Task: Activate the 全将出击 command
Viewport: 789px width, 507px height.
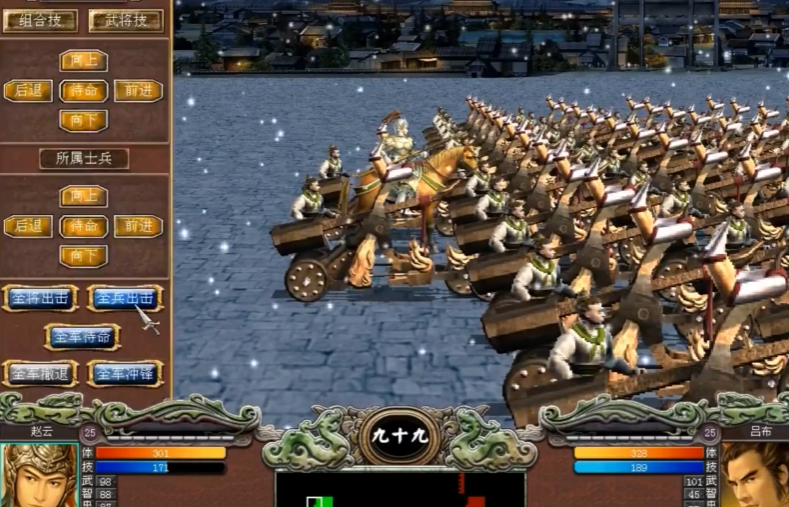Action: tap(40, 298)
